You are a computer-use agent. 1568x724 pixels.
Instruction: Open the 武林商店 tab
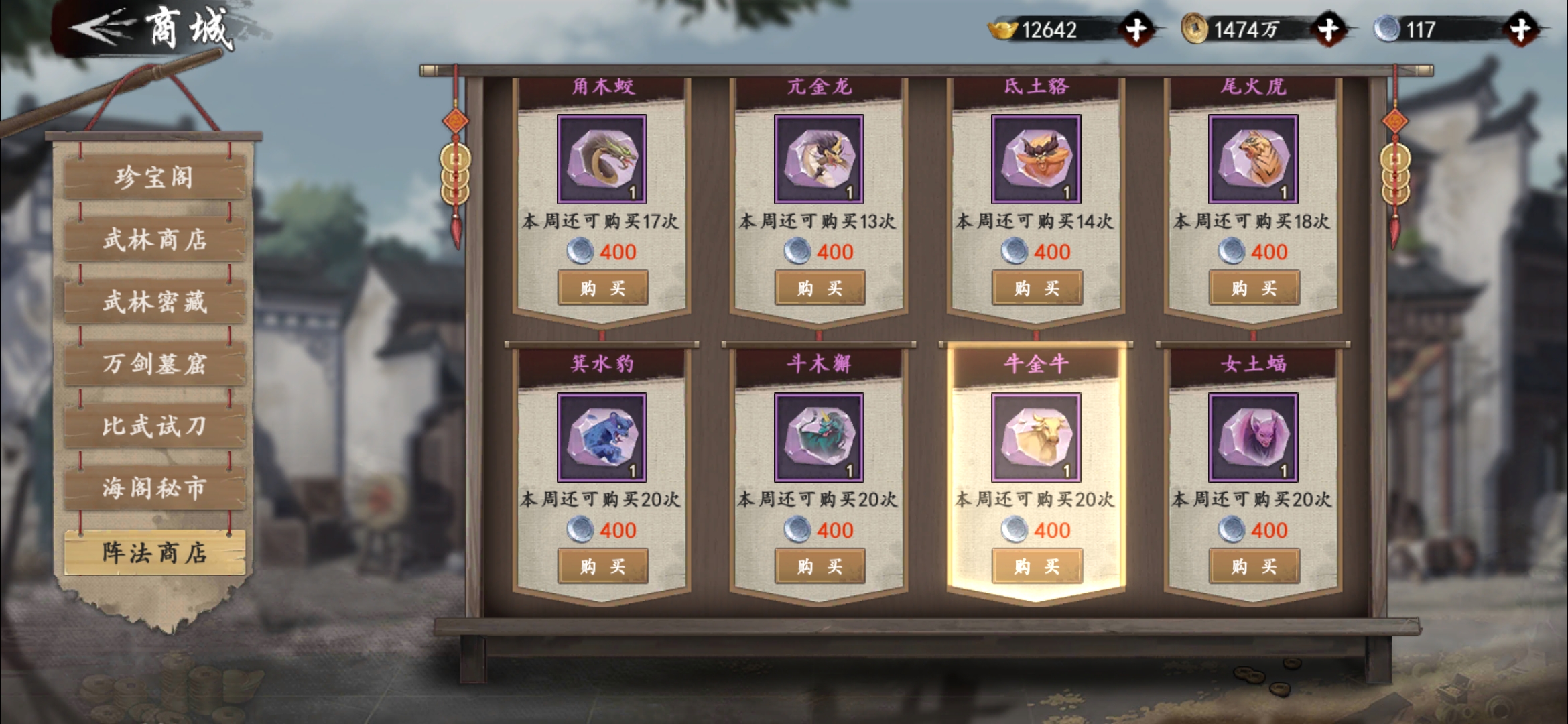(x=155, y=239)
